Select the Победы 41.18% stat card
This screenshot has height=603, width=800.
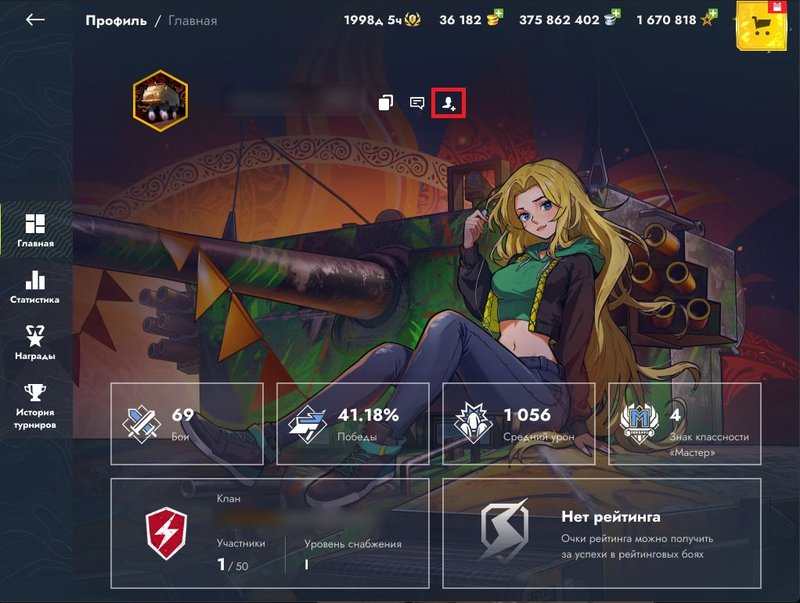point(352,424)
